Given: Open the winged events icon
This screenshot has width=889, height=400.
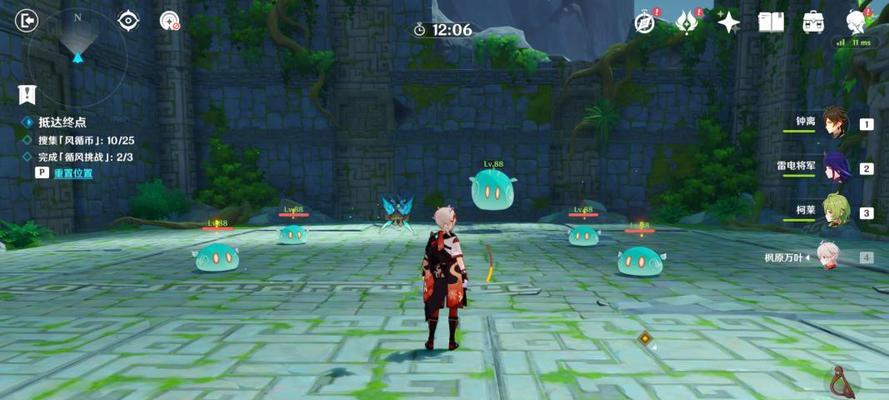Looking at the screenshot, I should (687, 22).
